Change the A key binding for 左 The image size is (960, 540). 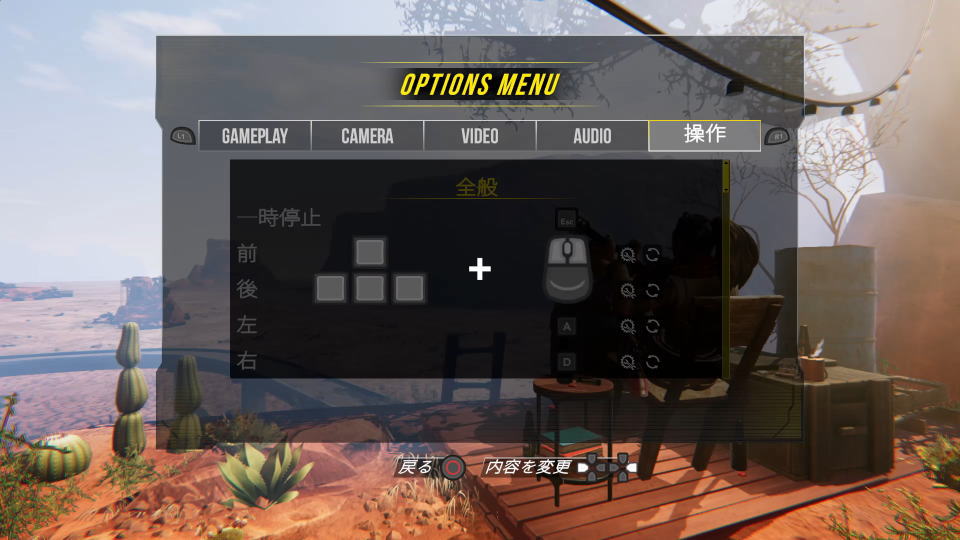coord(566,326)
